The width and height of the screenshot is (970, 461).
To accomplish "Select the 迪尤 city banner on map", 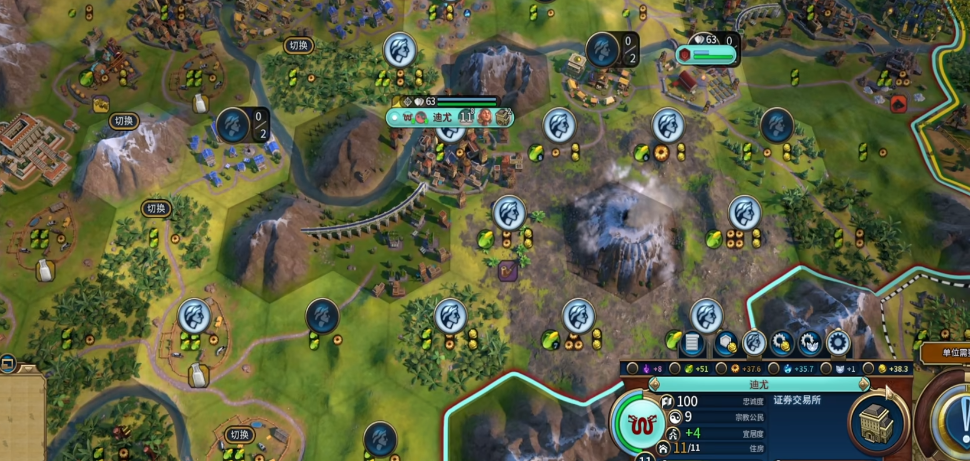I will 442,117.
